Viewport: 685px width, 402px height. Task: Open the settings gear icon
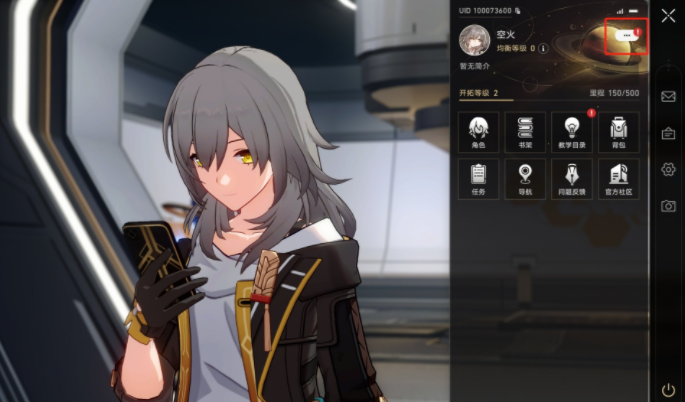668,169
